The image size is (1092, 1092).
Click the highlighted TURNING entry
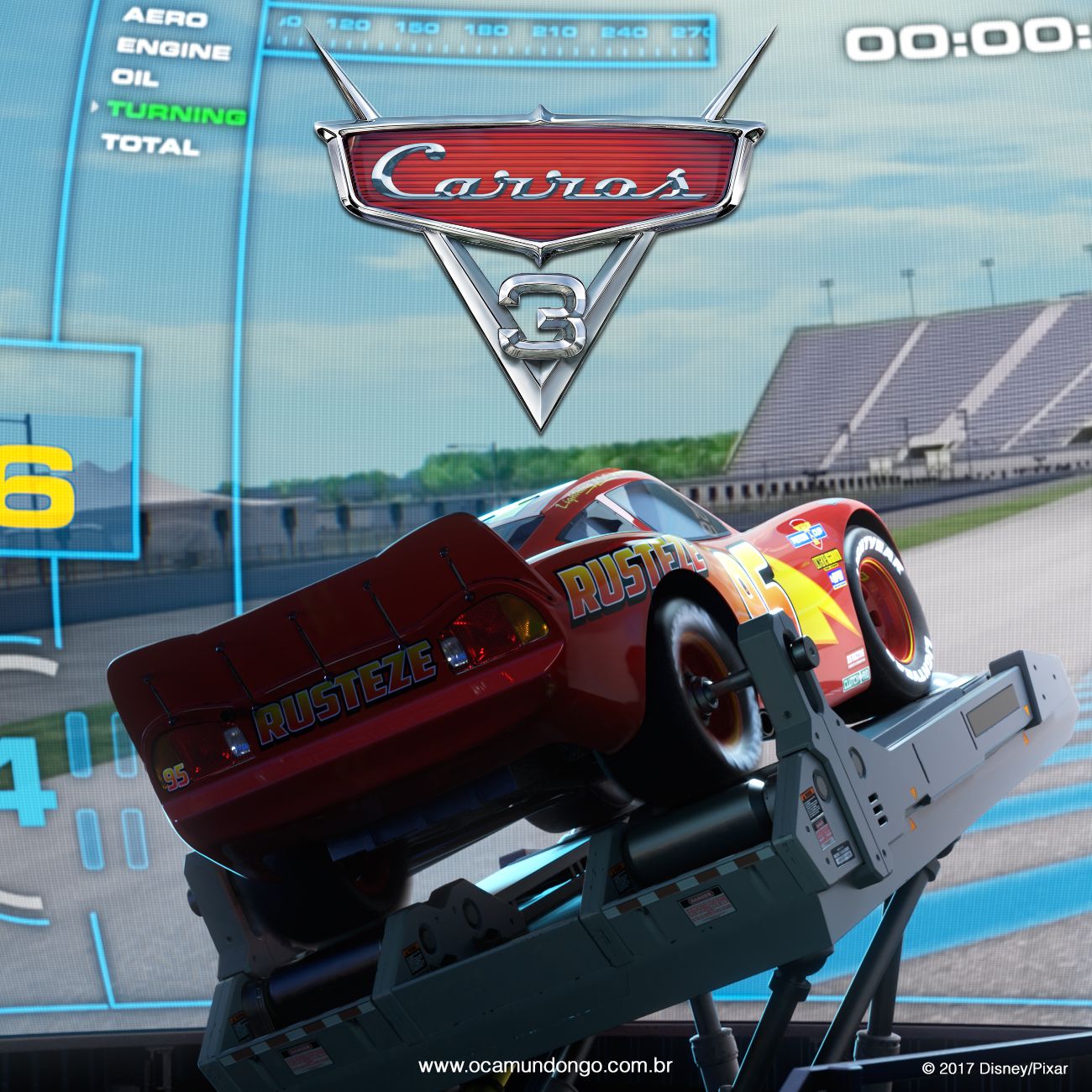pos(177,112)
